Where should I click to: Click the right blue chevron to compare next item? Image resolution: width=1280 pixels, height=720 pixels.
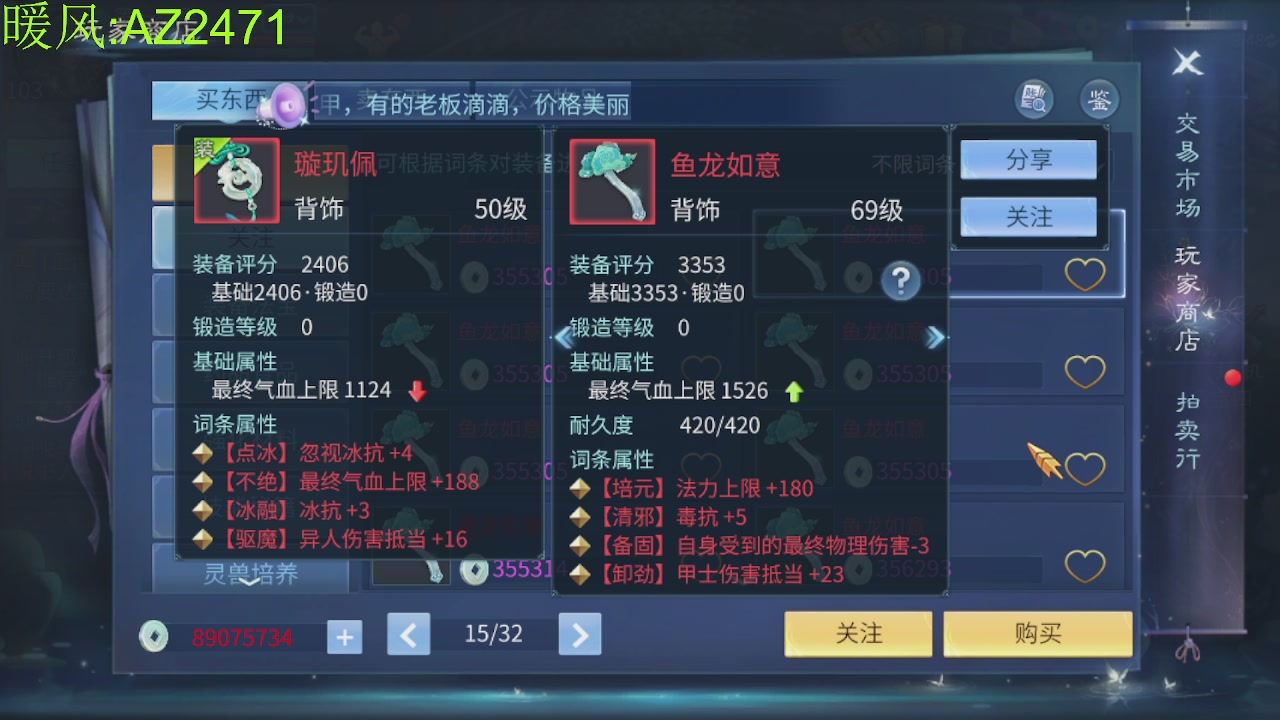coord(937,337)
